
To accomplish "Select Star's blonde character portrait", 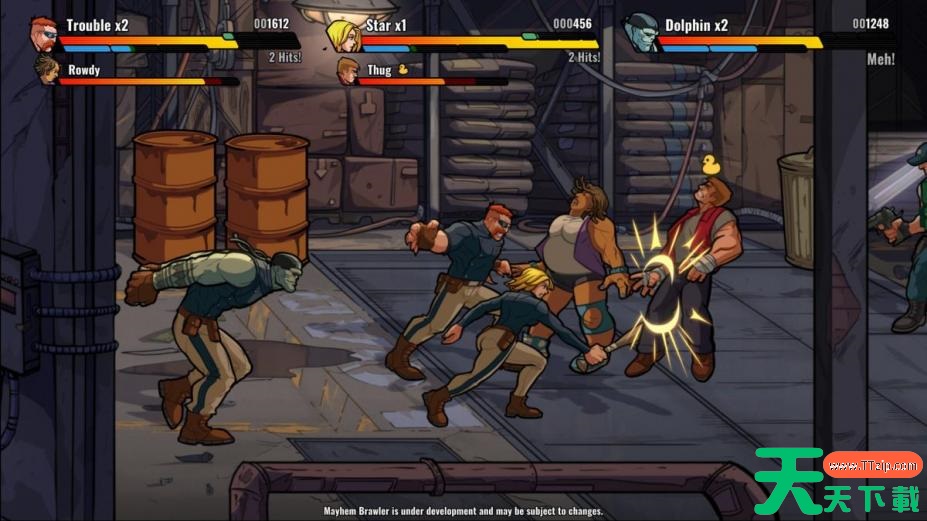I will pos(343,34).
